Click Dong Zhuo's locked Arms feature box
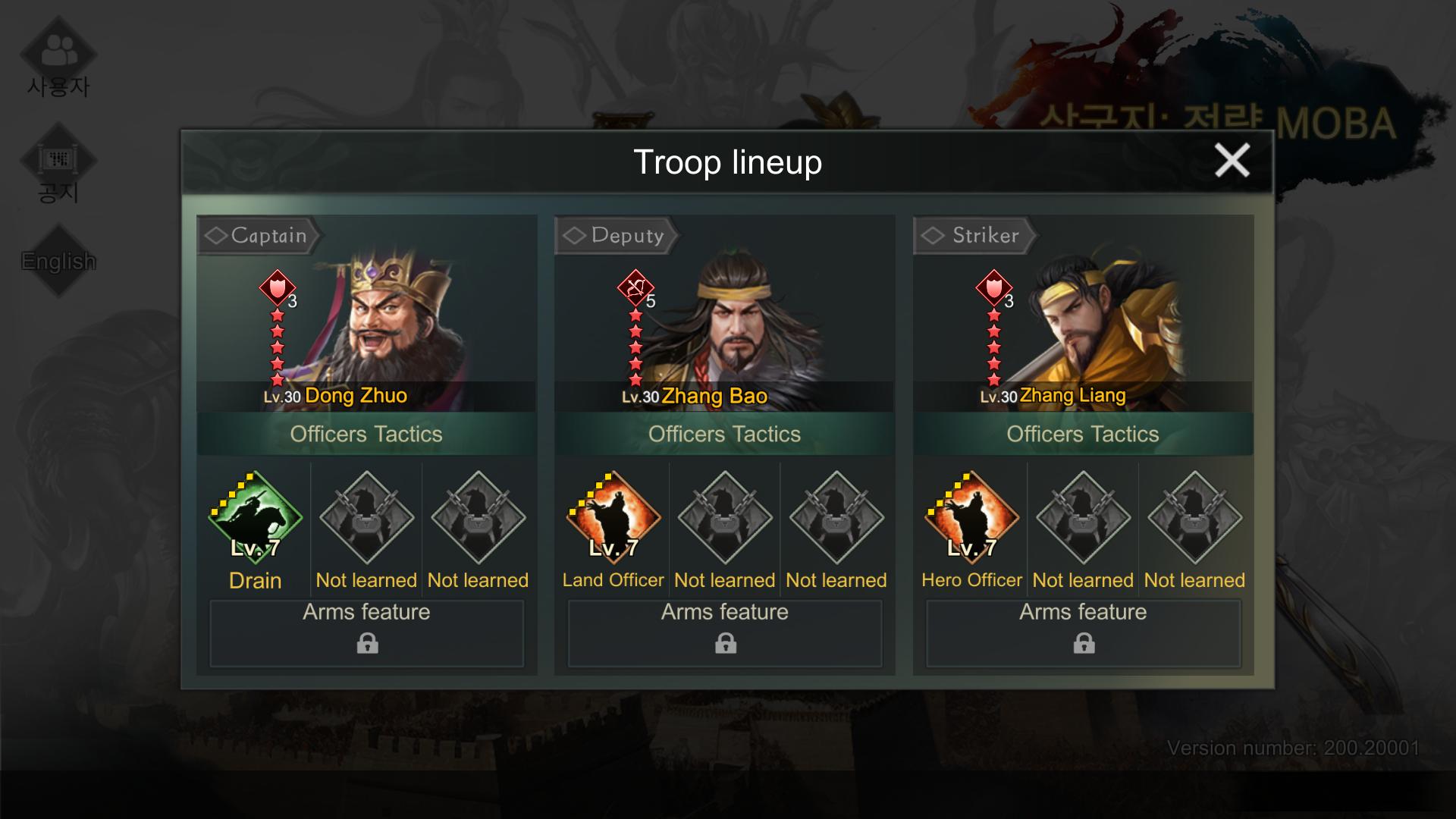Image resolution: width=1456 pixels, height=819 pixels. 367,633
